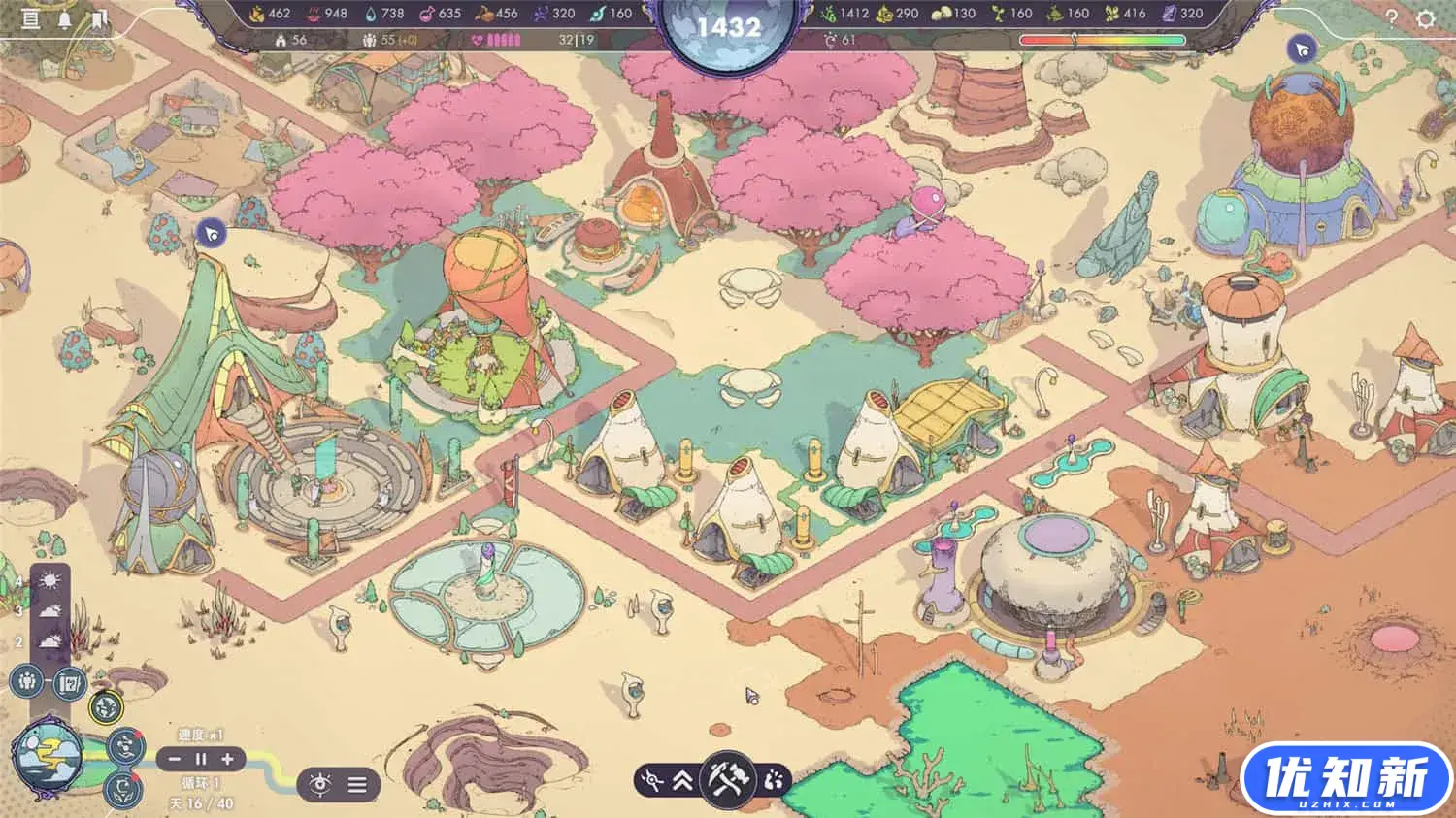Open the question-mark scroll circle icon
This screenshot has width=1456, height=818.
(69, 682)
